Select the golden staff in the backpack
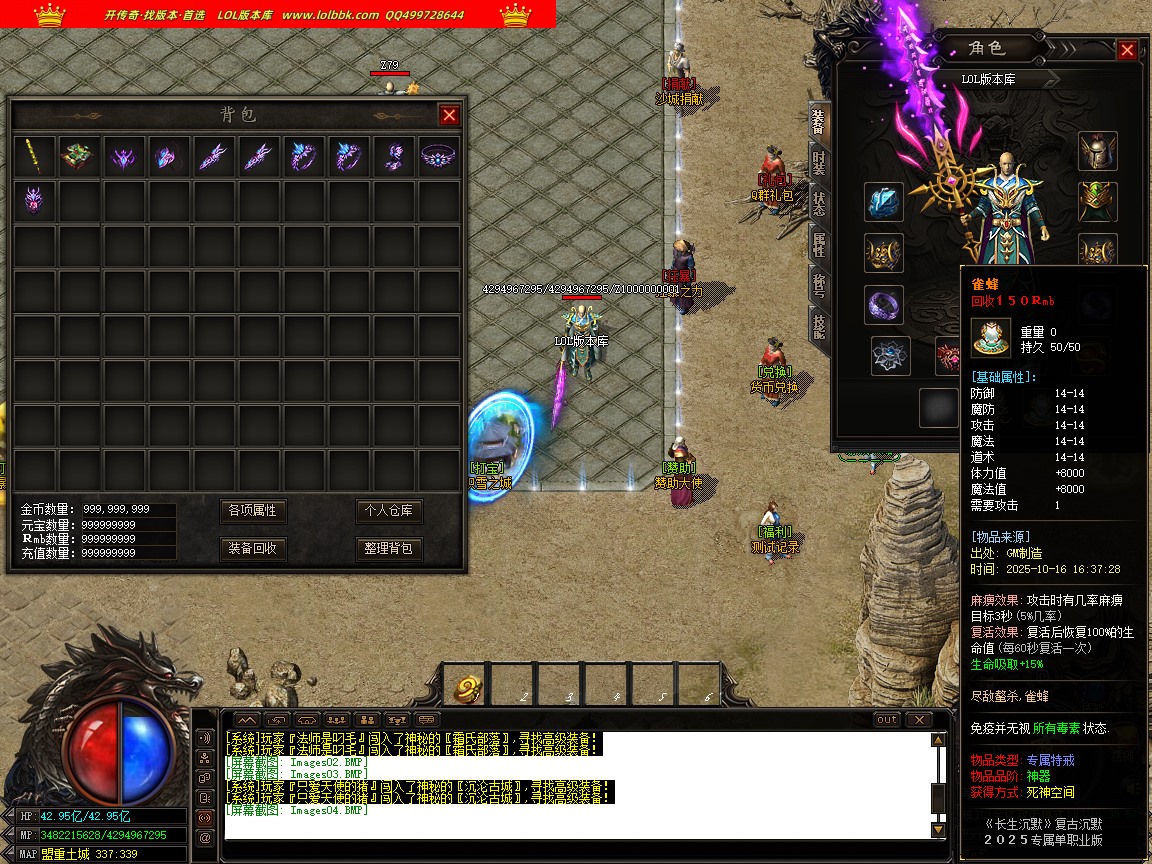 [34, 156]
